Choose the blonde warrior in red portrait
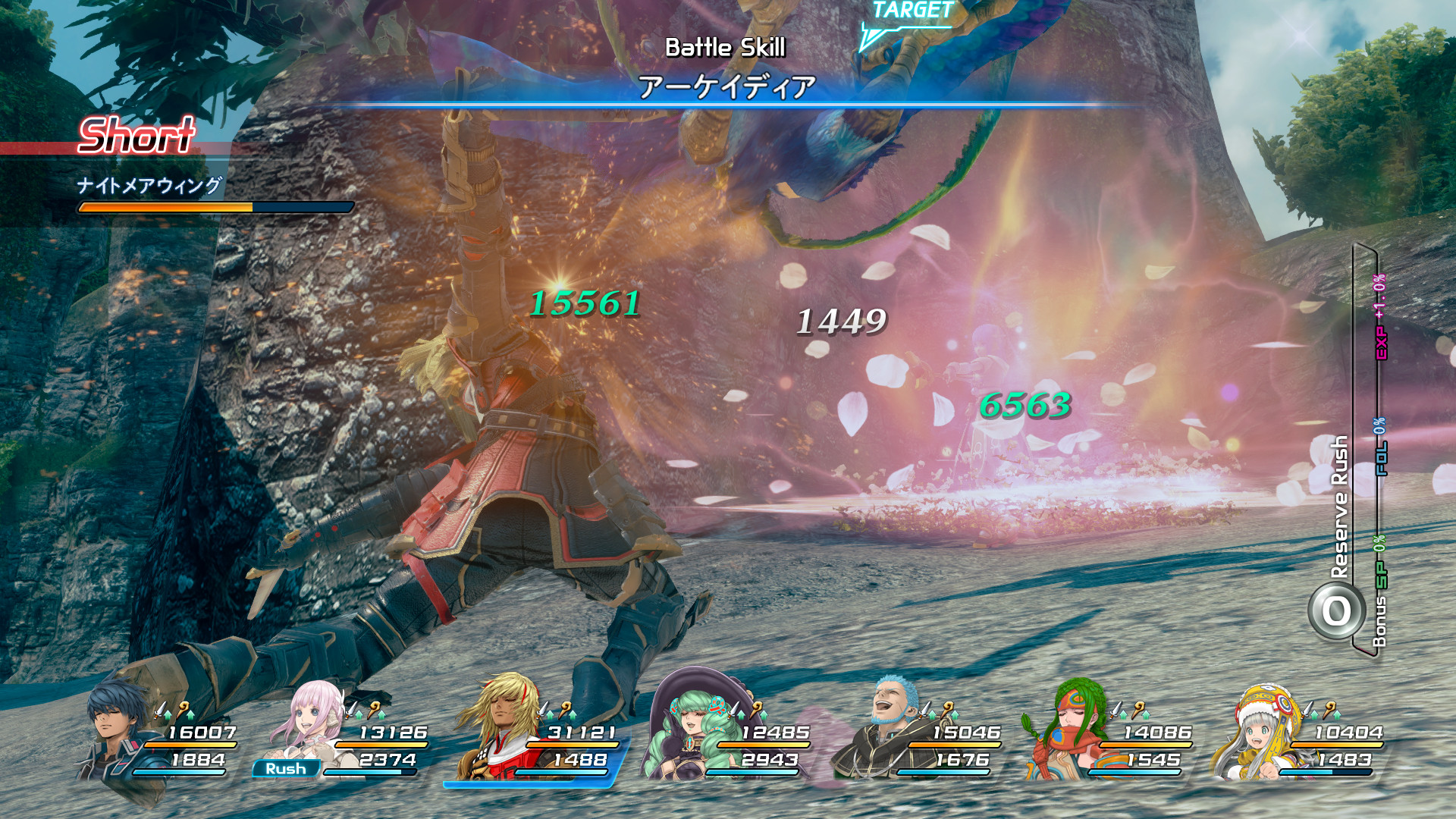The width and height of the screenshot is (1456, 819). 503,724
